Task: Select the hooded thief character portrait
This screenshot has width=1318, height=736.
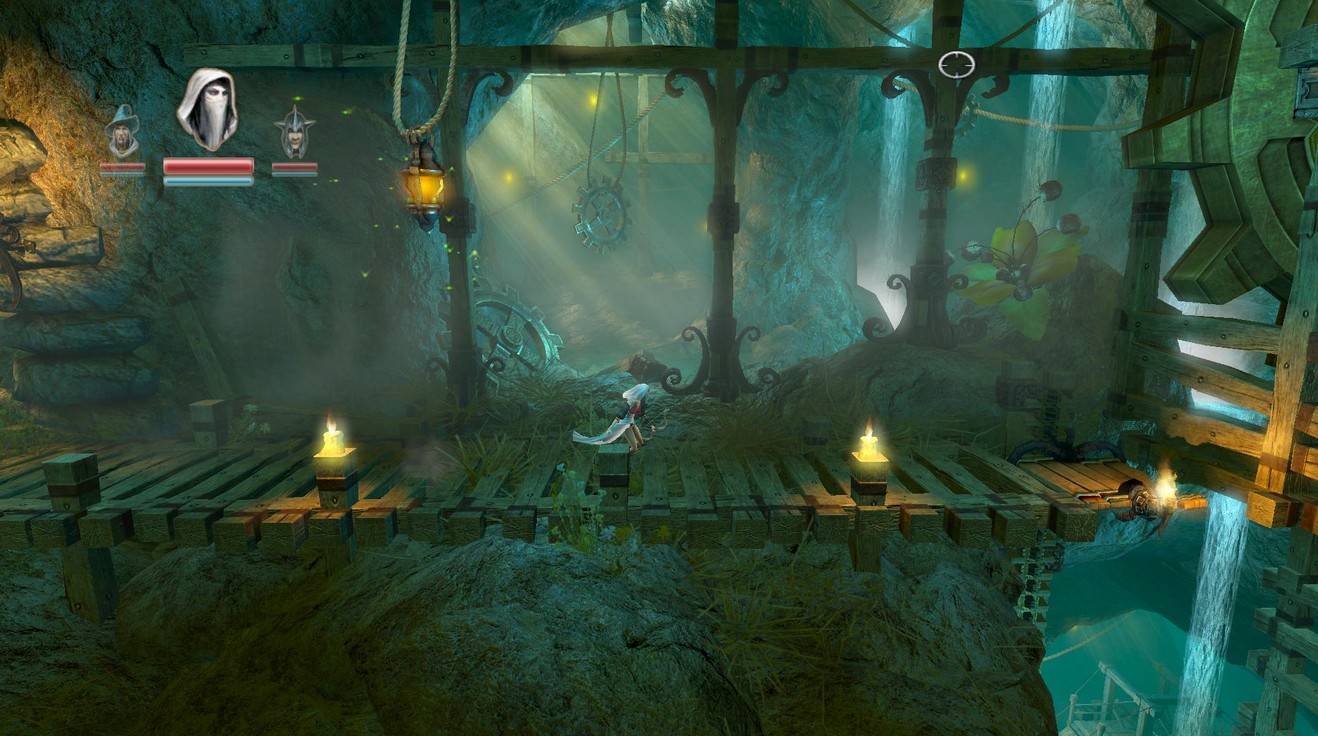Action: coord(207,109)
